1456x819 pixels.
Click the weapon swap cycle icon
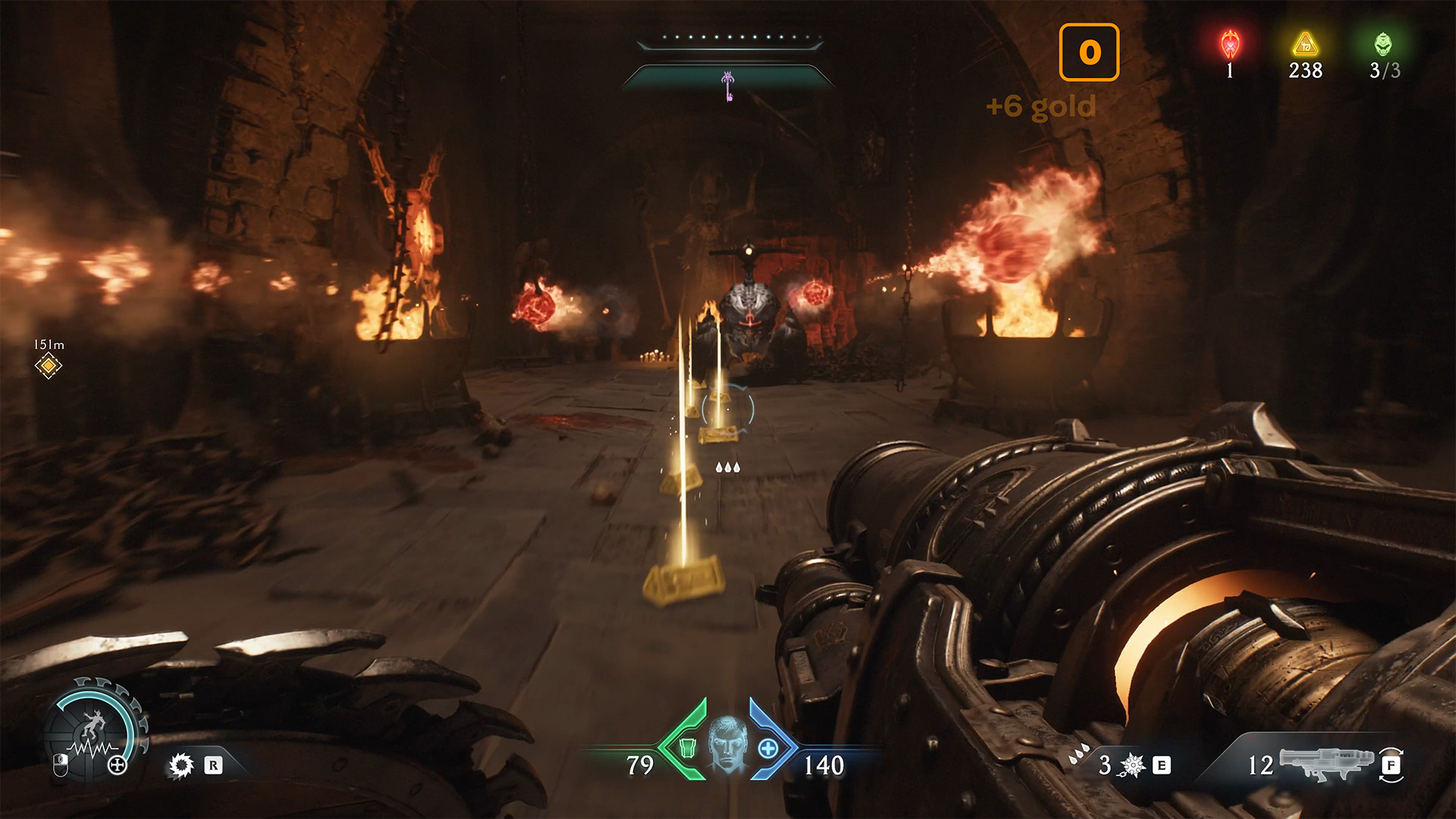1391,765
